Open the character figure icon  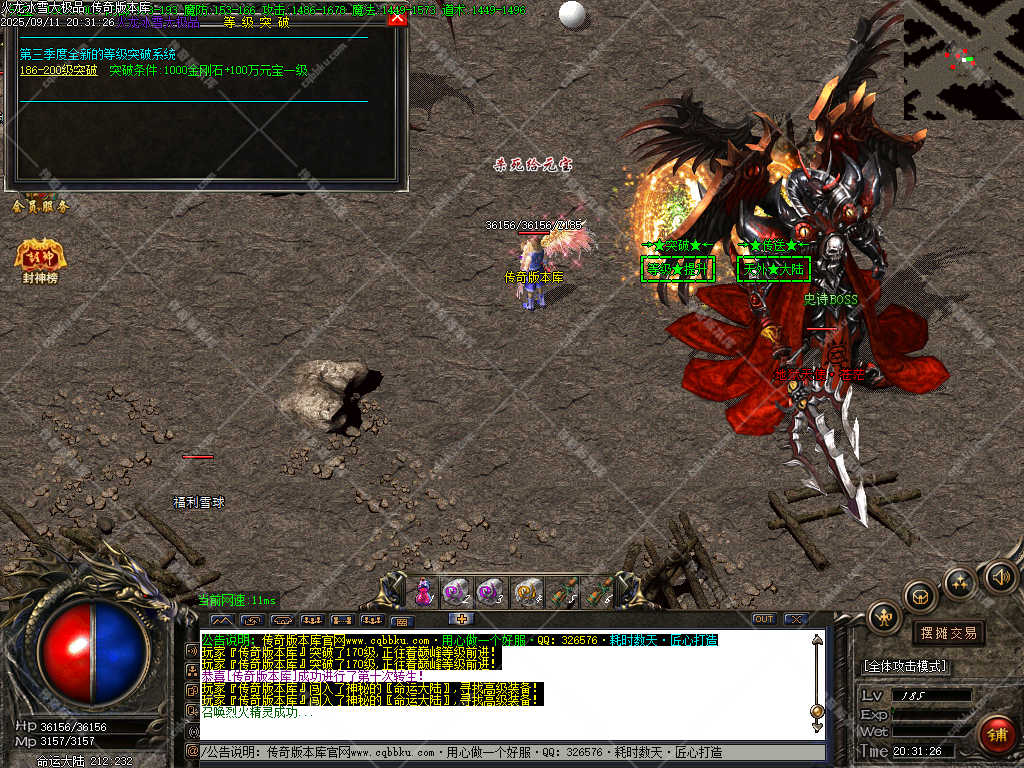[884, 618]
